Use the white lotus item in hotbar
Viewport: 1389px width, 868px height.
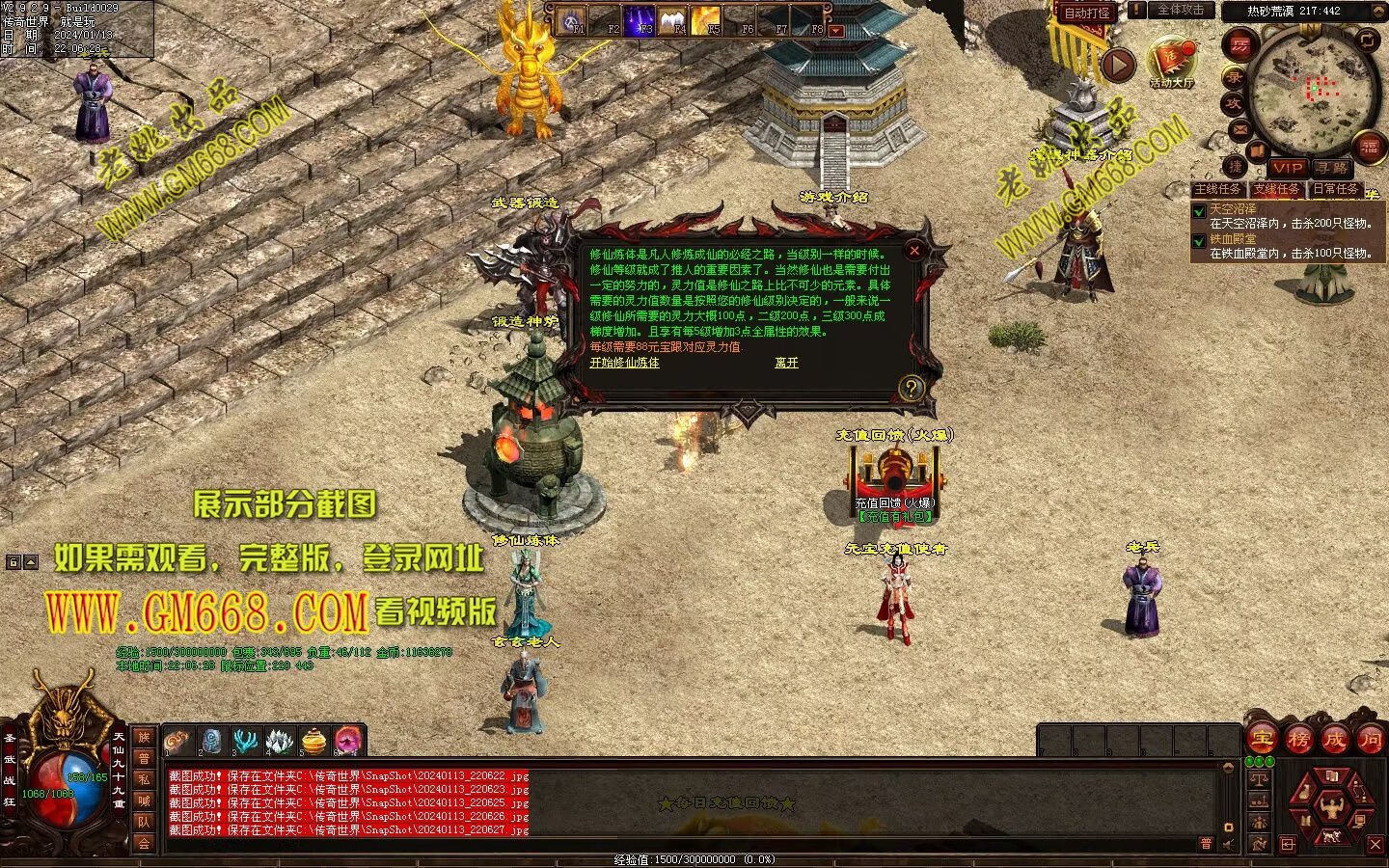(x=280, y=741)
